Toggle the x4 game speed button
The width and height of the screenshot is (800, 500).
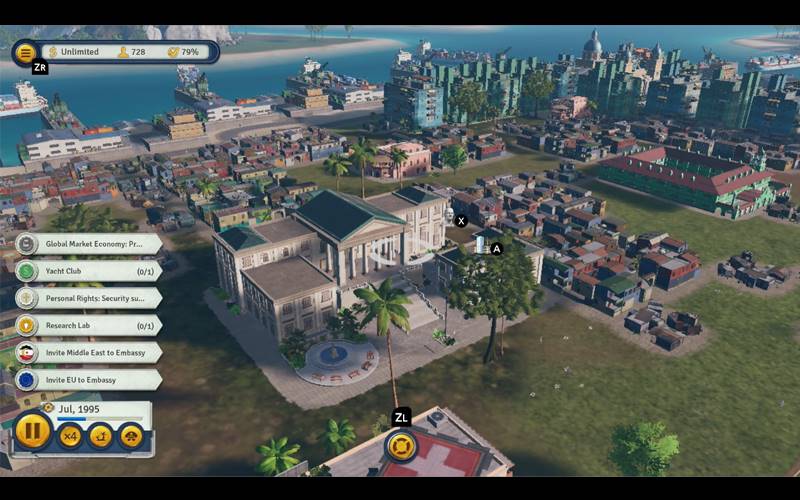pos(70,435)
